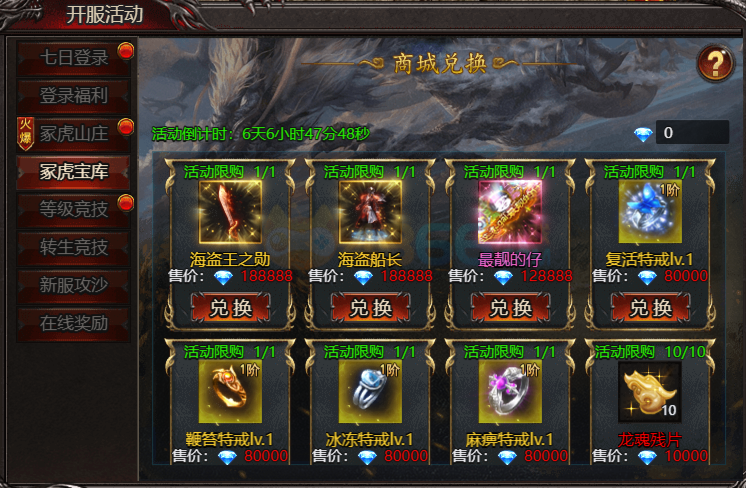
Task: Redeem the 海盗王之勋 item
Action: click(230, 308)
